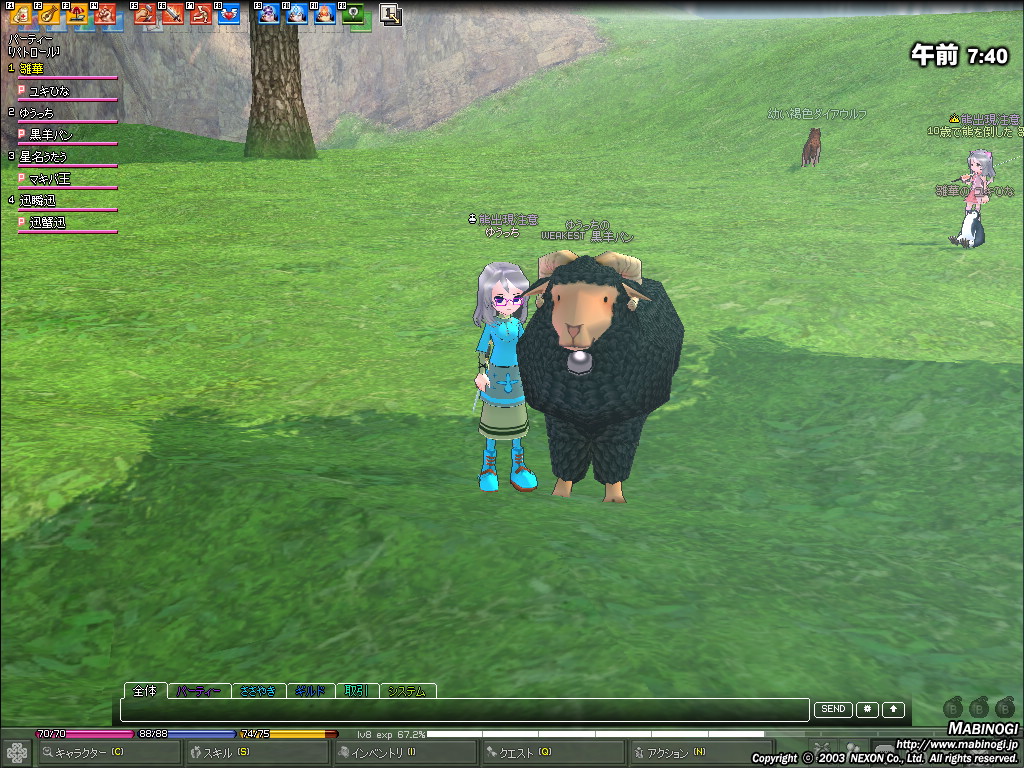Expand the chat log with the up-arrow button

click(893, 710)
